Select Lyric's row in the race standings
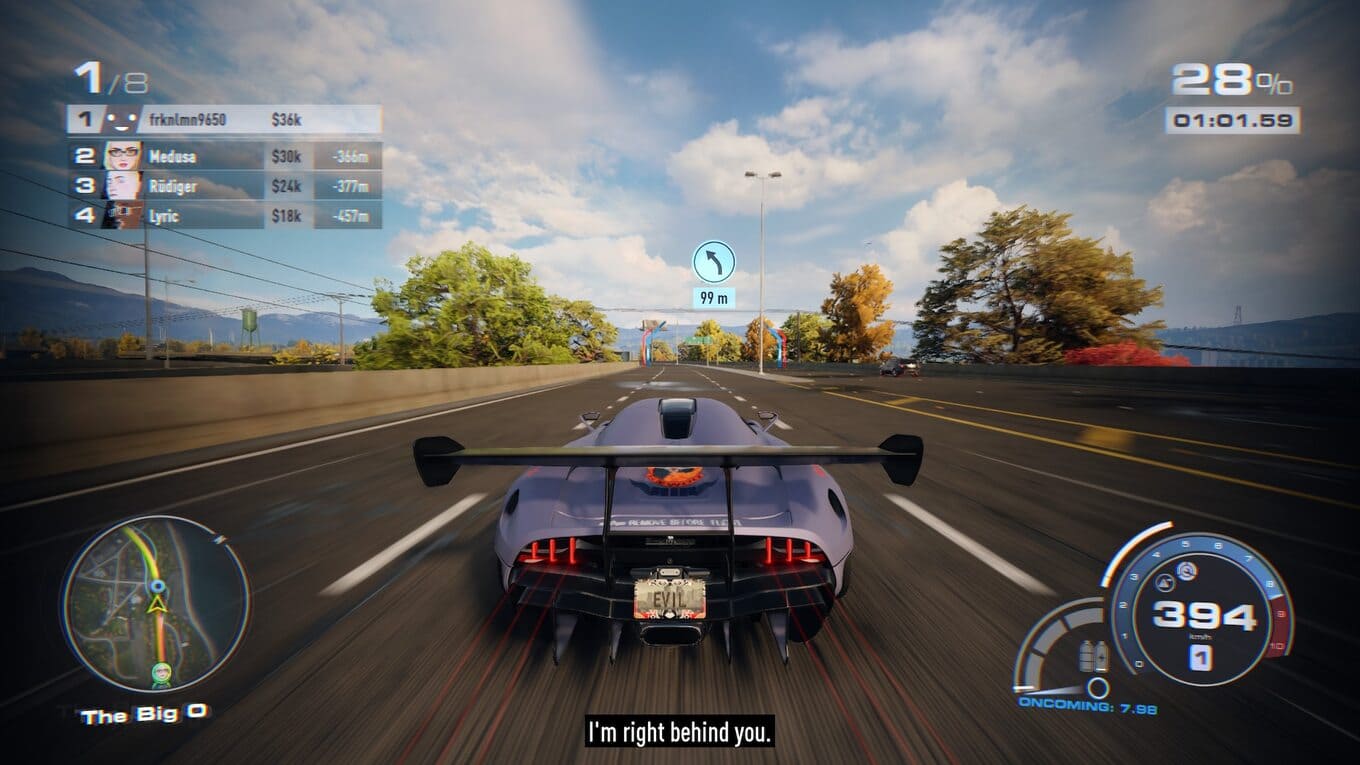Viewport: 1360px width, 765px height. point(224,215)
